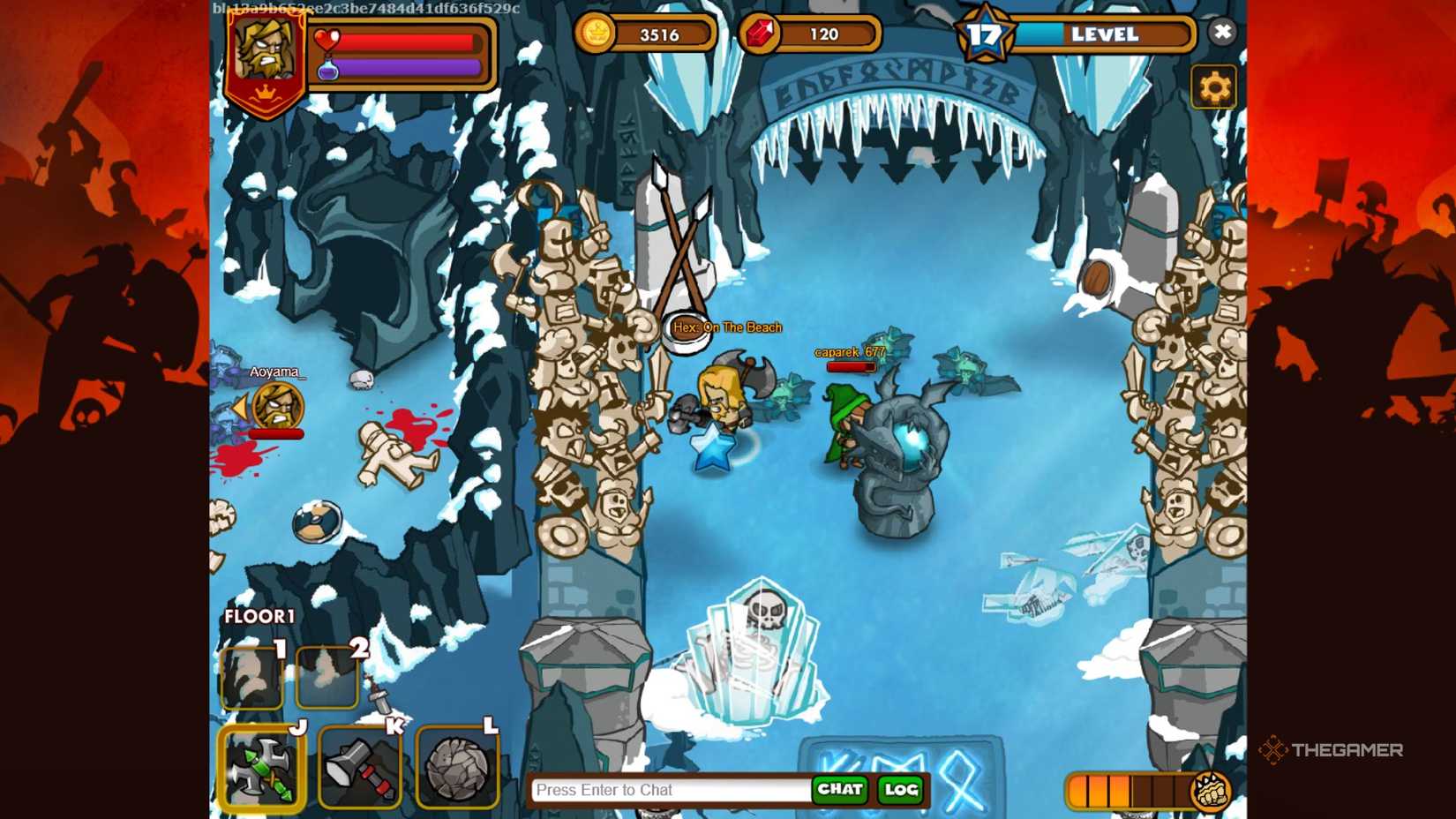Click the Aoyama_ player name label
The width and height of the screenshot is (1456, 819).
(x=275, y=372)
